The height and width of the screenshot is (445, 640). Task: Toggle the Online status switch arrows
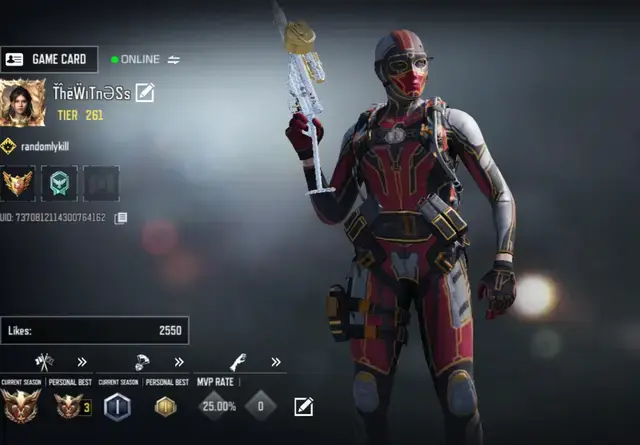tap(173, 60)
